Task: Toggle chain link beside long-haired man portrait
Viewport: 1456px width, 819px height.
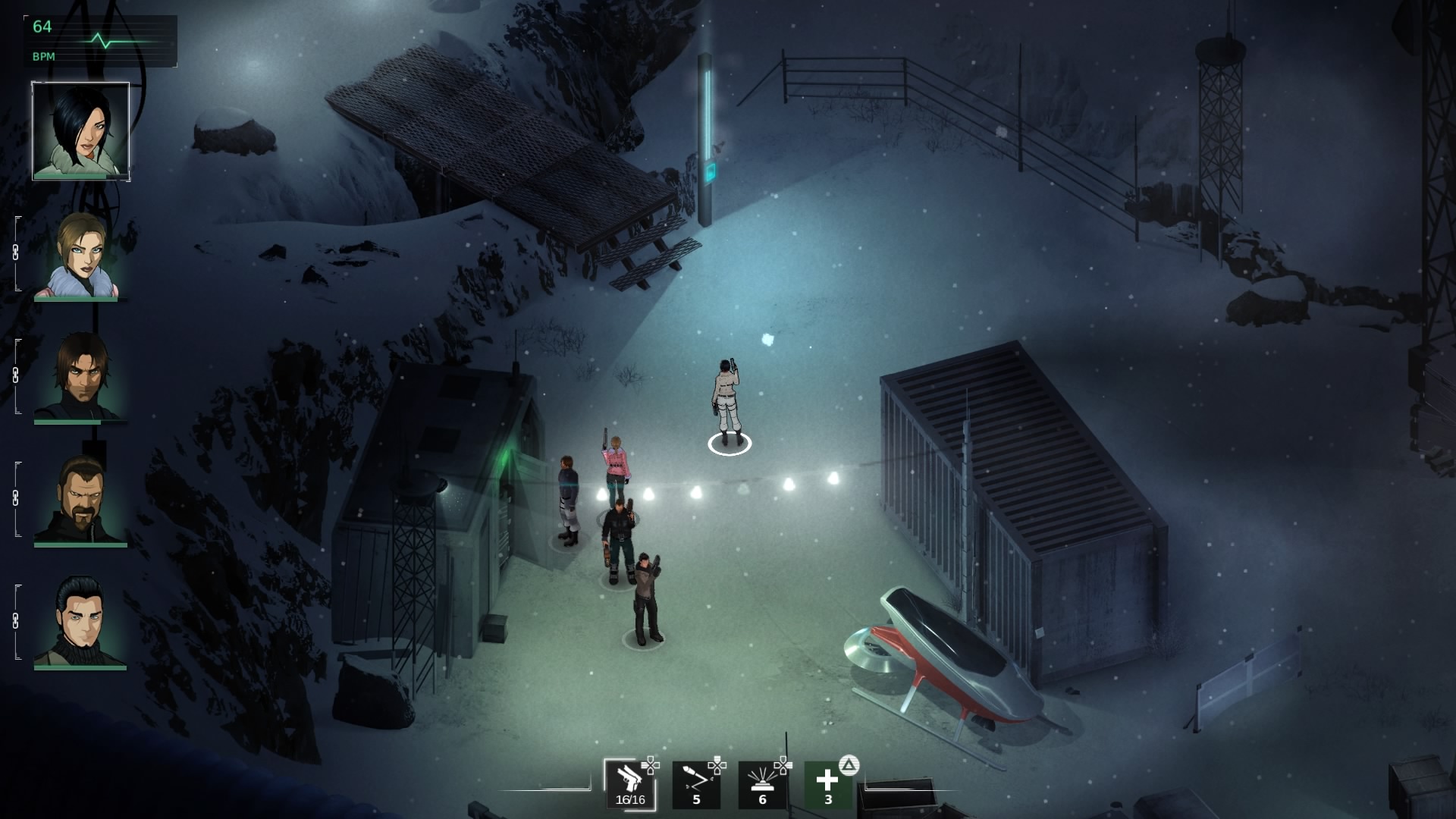Action: [16, 376]
